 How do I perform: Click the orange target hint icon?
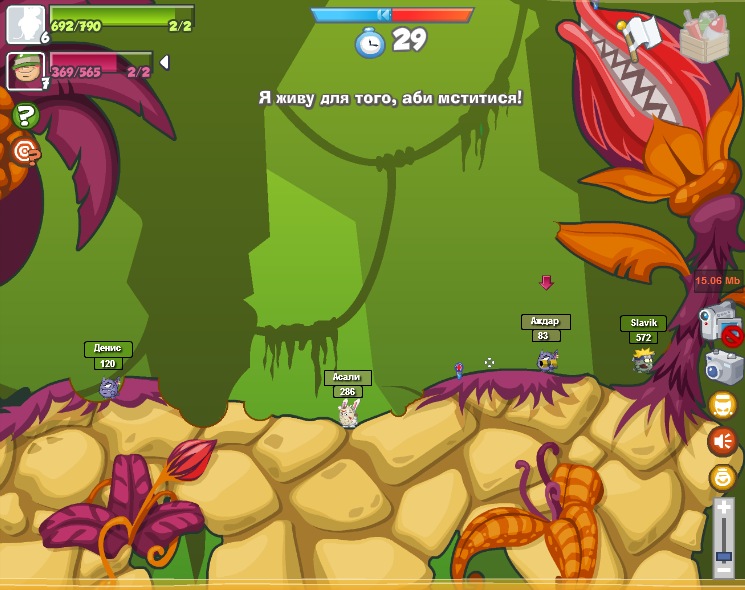click(x=25, y=151)
